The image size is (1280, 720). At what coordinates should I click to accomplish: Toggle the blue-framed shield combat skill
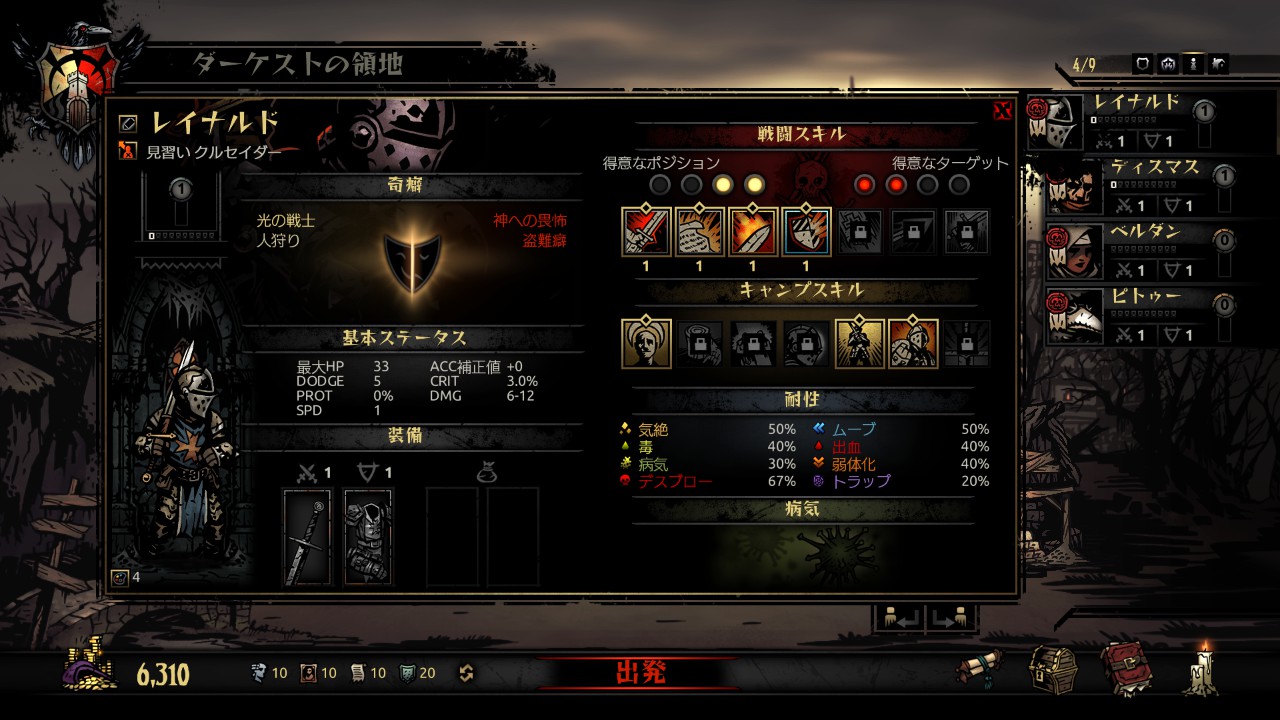pyautogui.click(x=806, y=232)
